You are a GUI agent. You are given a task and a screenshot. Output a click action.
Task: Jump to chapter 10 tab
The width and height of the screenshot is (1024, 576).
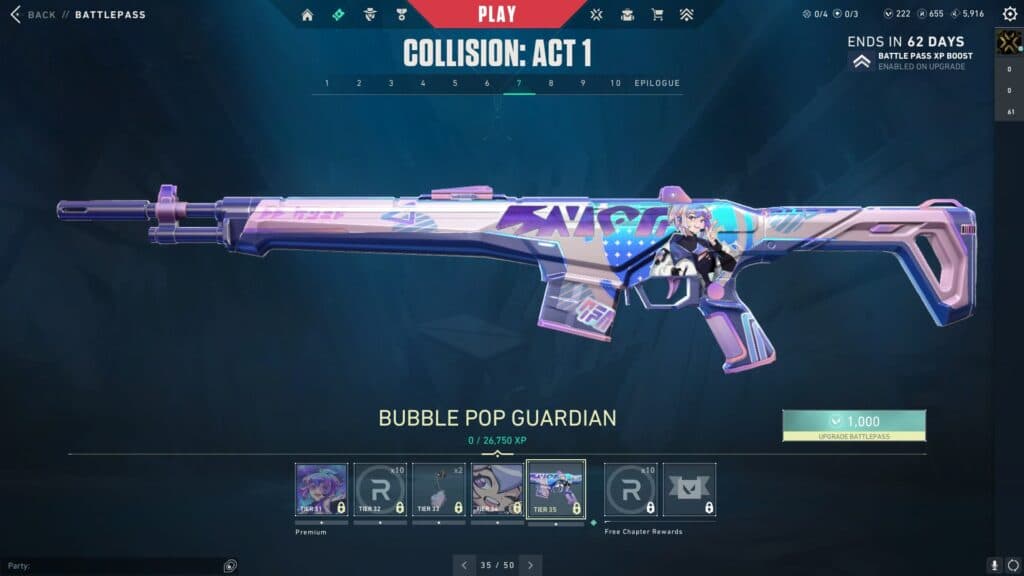(615, 83)
